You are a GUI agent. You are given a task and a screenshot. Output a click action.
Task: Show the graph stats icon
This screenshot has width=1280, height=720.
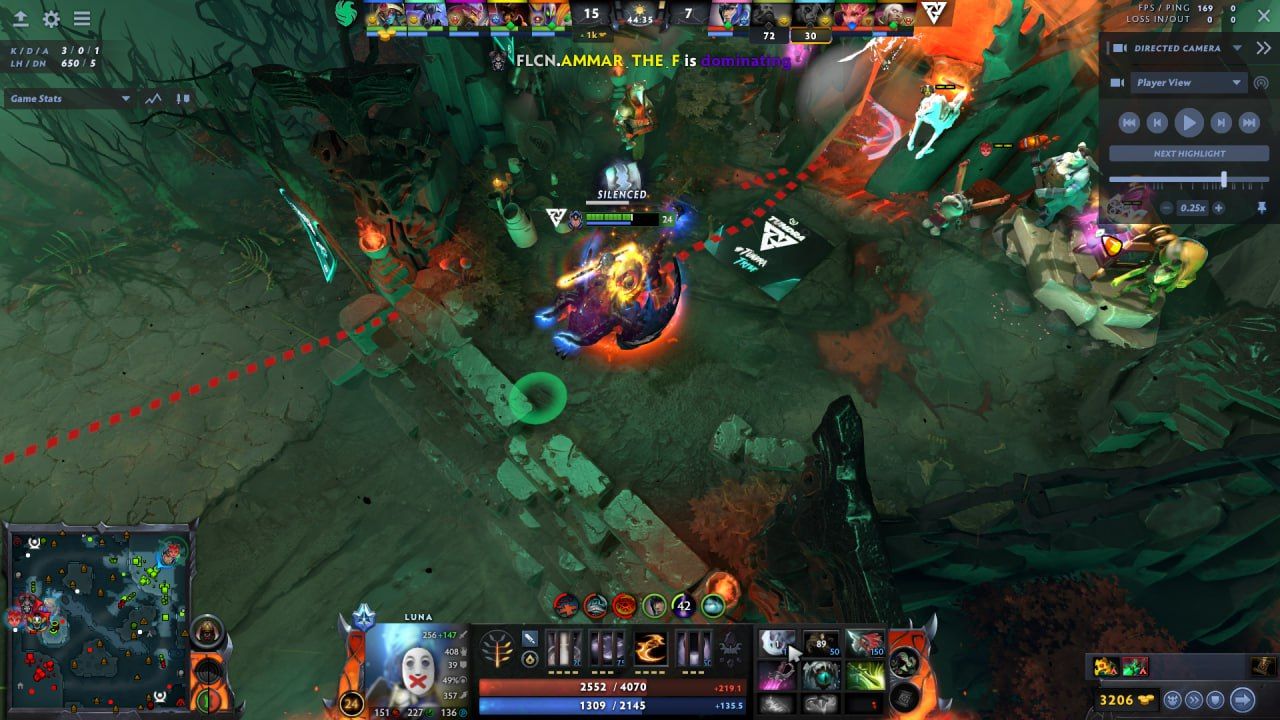tap(153, 98)
